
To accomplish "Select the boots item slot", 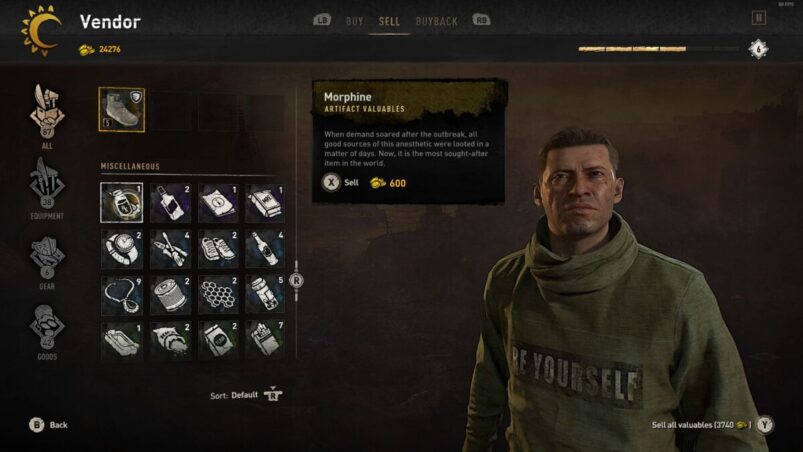I will tap(122, 110).
